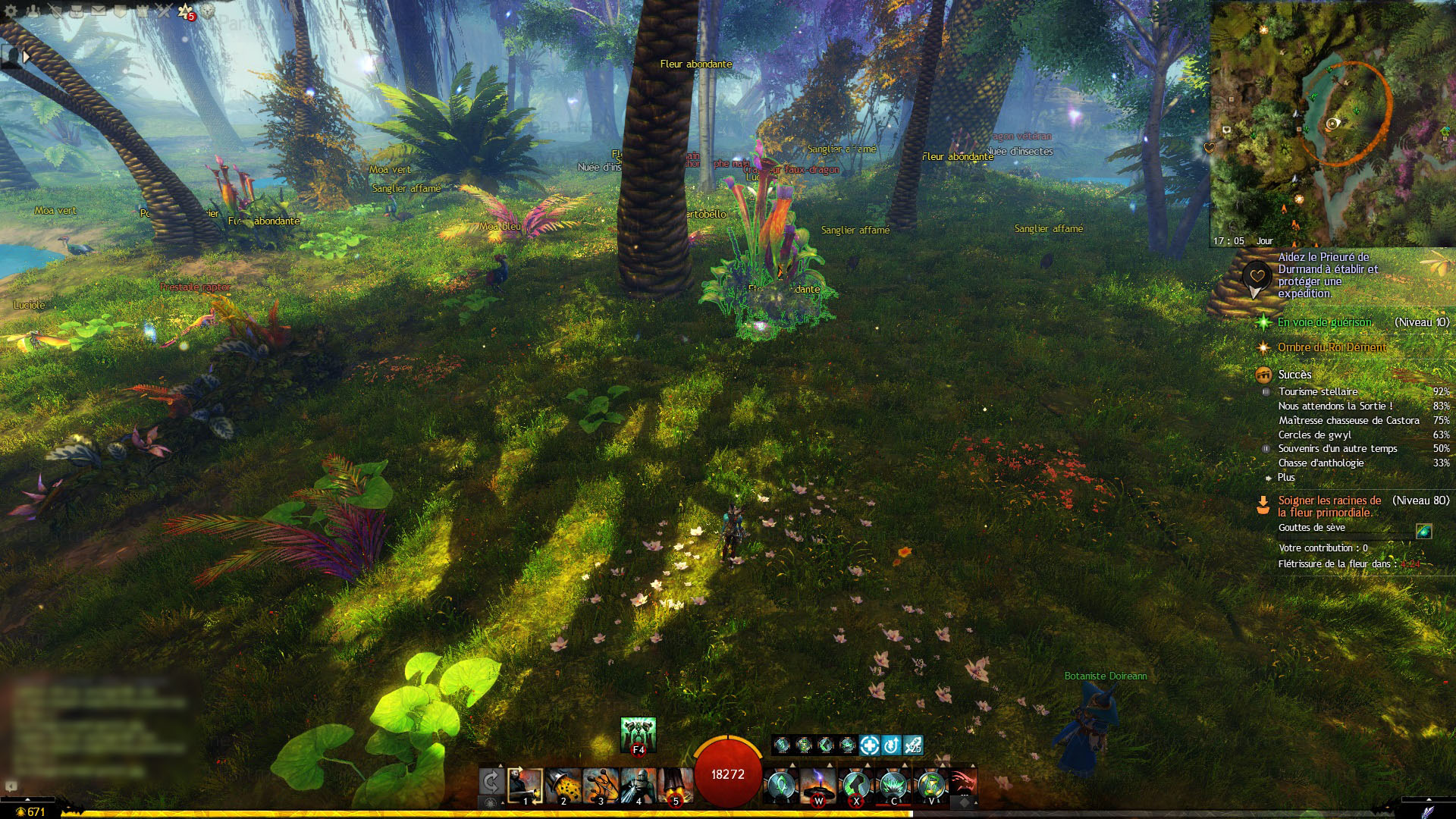
Task: Open the Ombre du Roi Dément story entry
Action: click(x=1332, y=347)
